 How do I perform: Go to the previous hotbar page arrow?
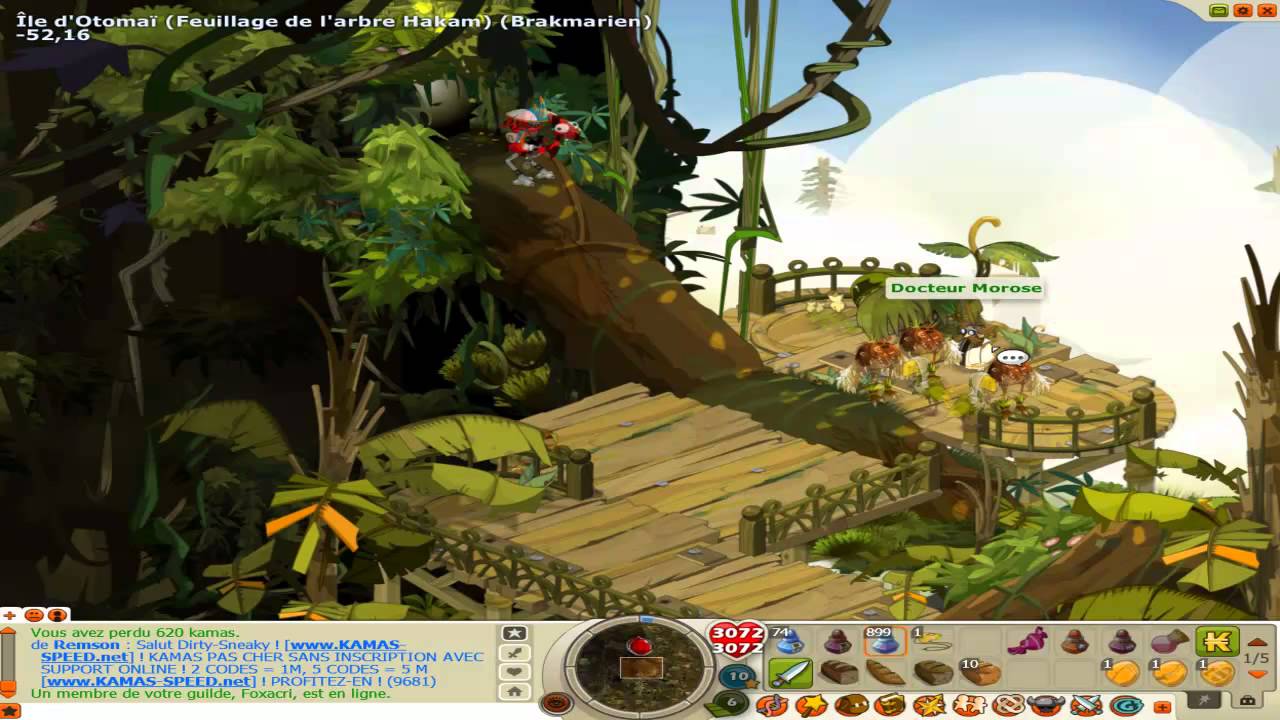click(1258, 642)
